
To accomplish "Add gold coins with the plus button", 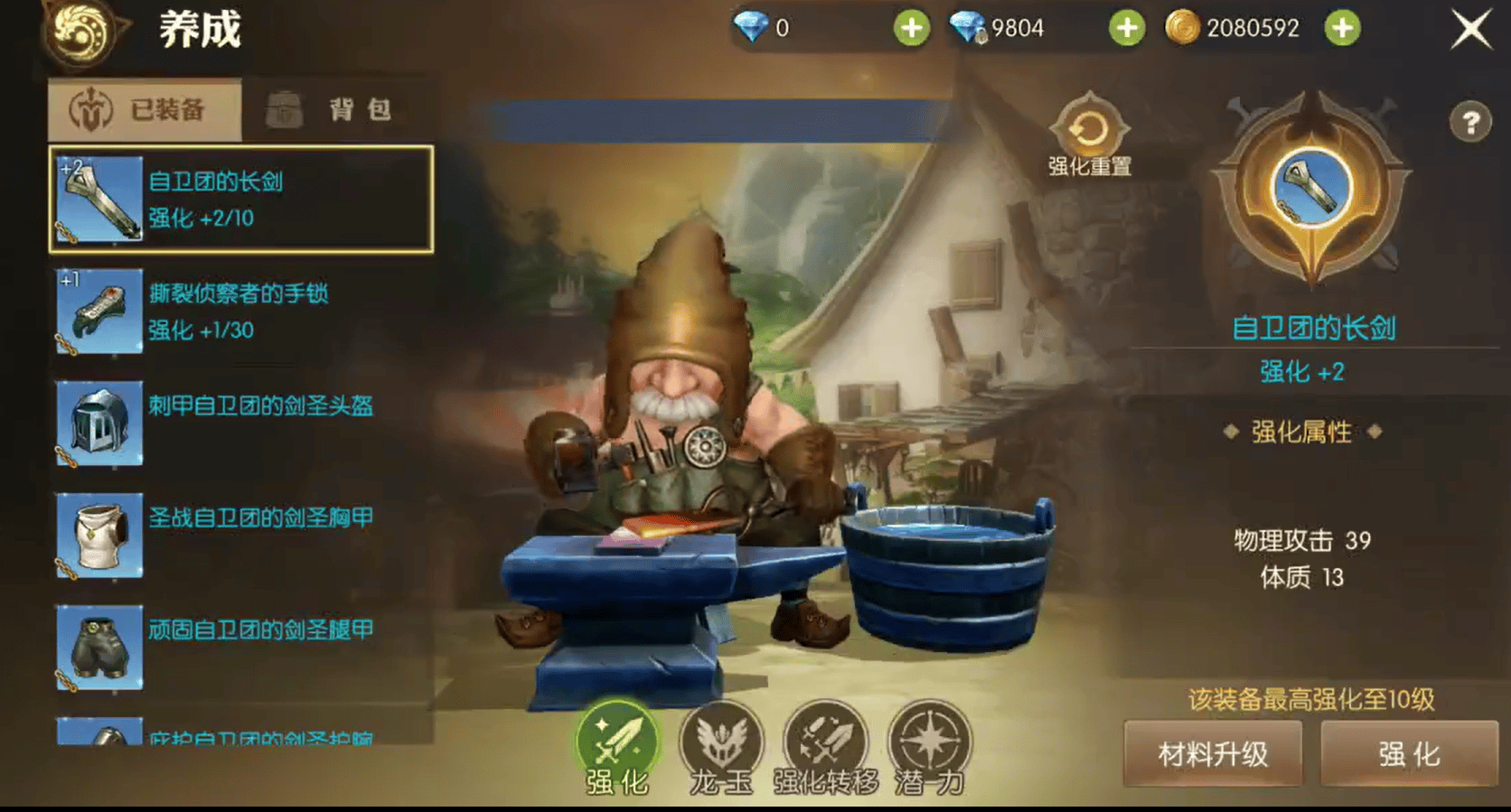I will pos(1343,29).
